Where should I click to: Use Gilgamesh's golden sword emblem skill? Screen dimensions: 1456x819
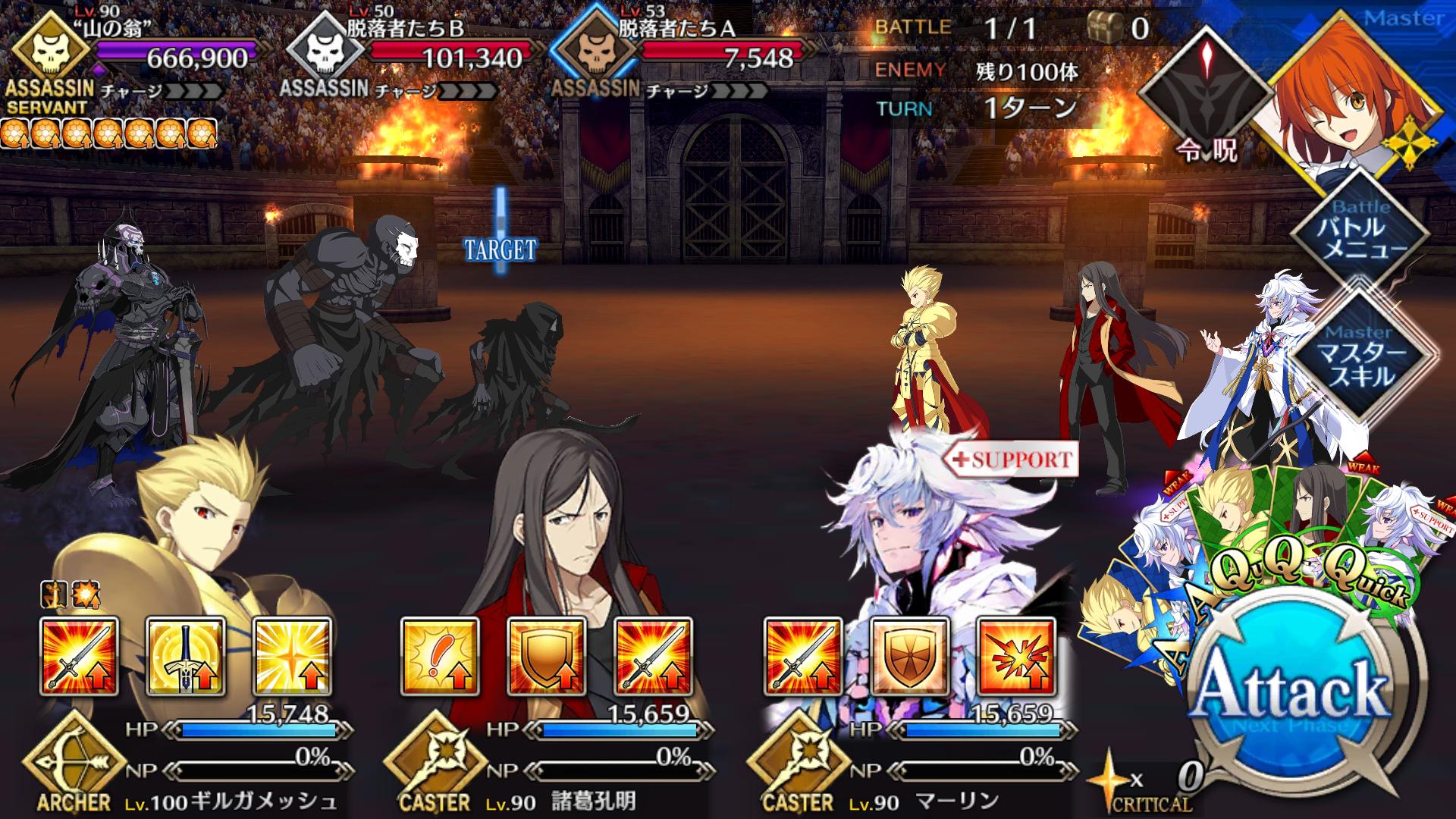pos(186,657)
